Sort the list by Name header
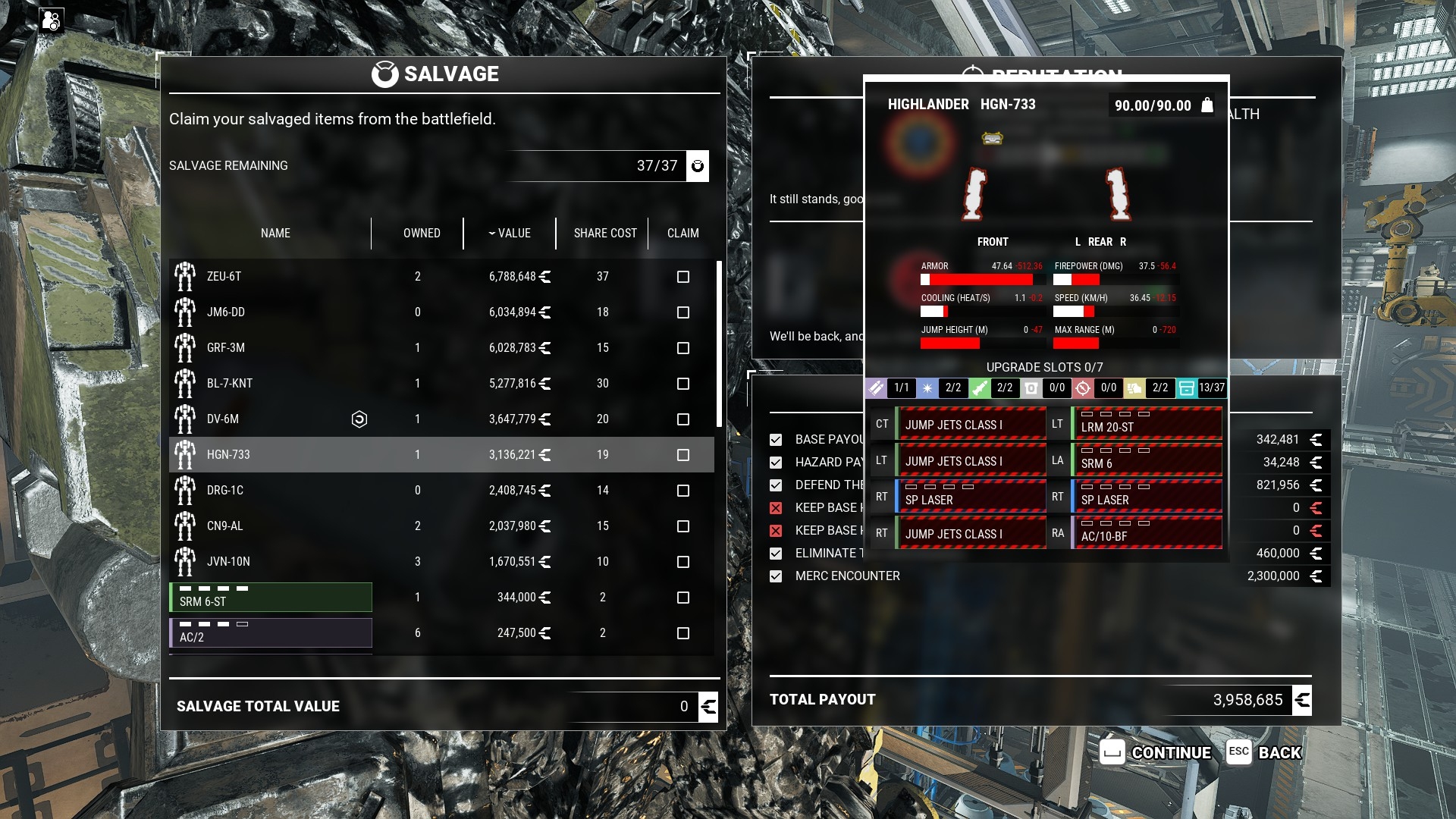 click(275, 234)
